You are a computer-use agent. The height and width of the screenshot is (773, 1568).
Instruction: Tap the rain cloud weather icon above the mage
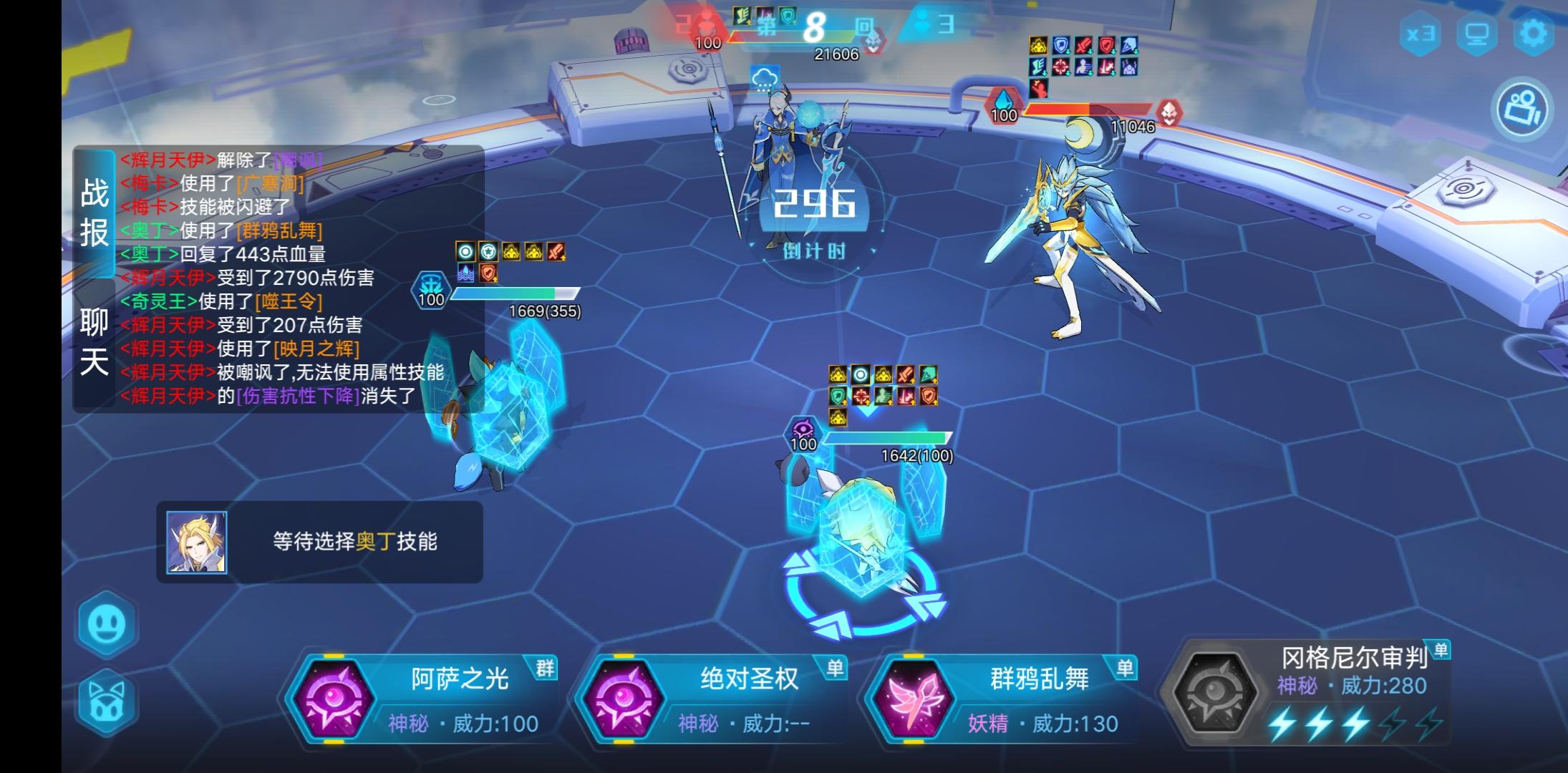point(765,77)
